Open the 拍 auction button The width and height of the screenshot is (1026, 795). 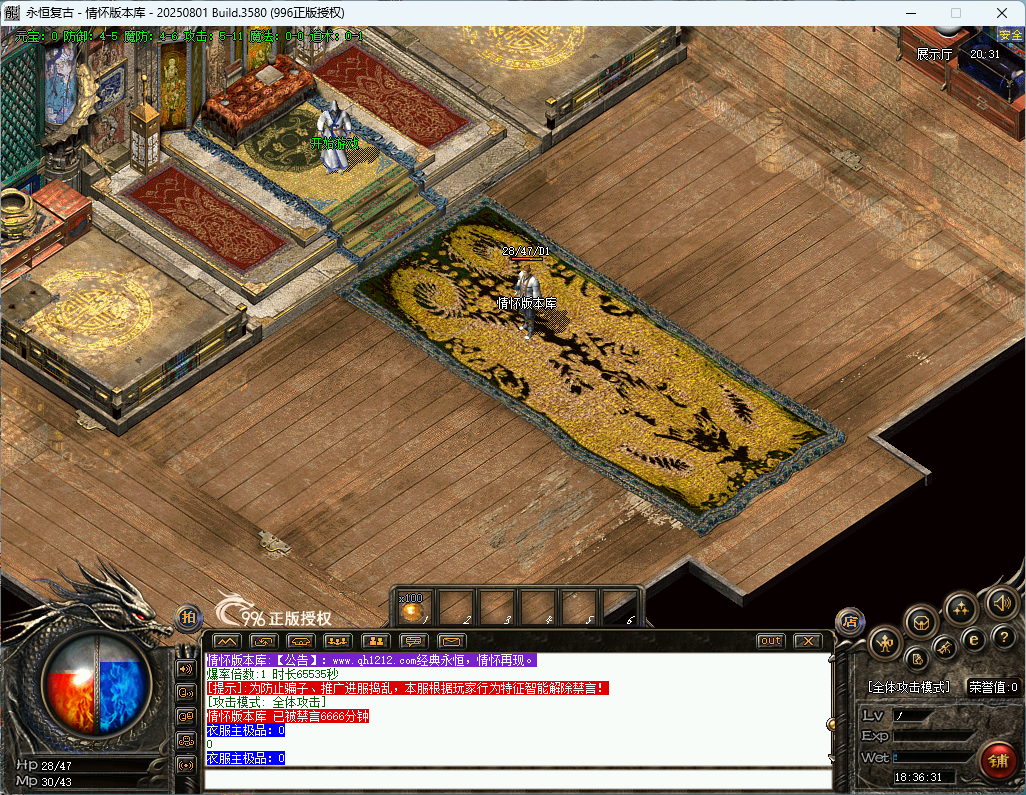click(188, 619)
